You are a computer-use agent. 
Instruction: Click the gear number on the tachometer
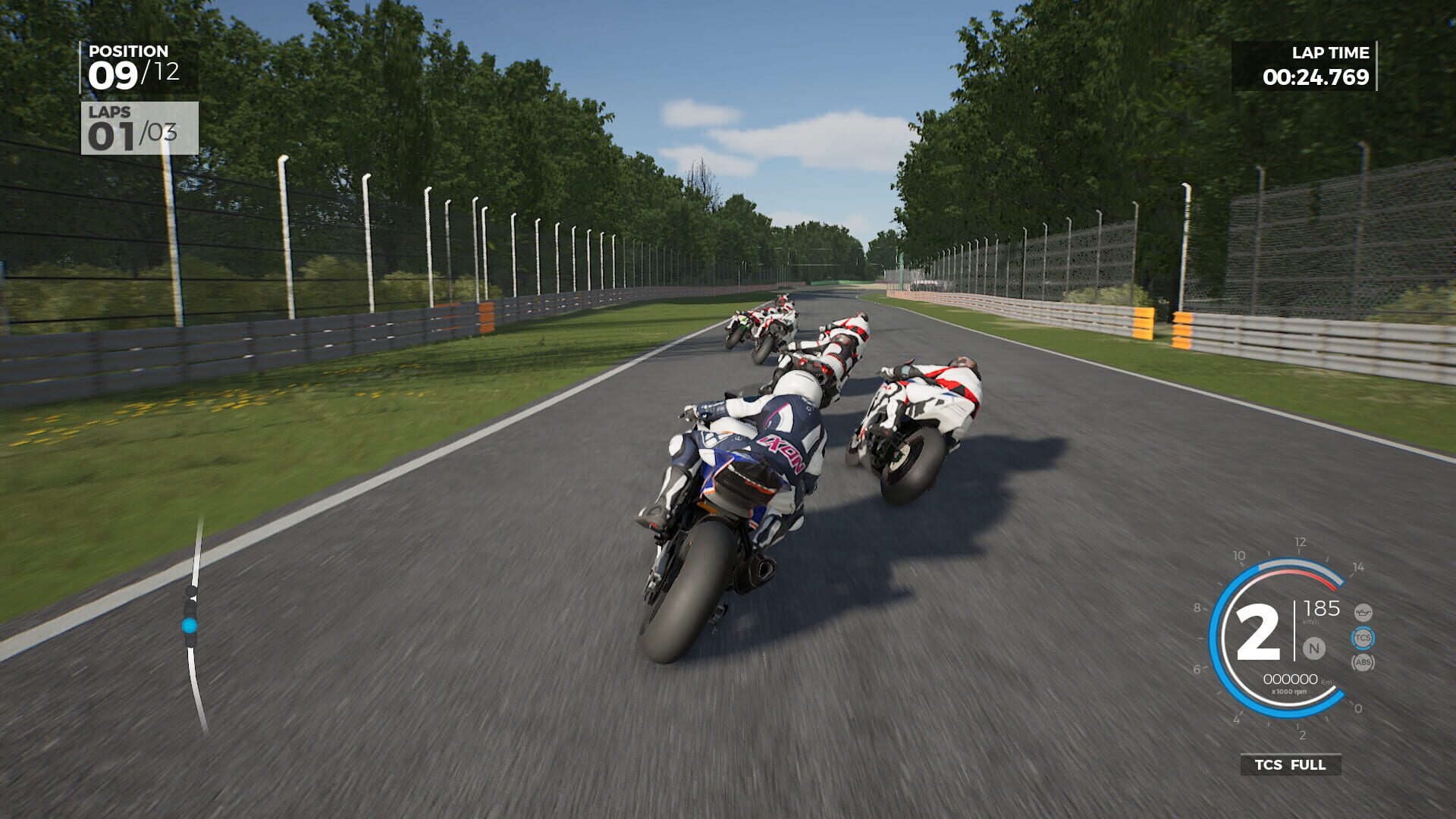tap(1258, 631)
